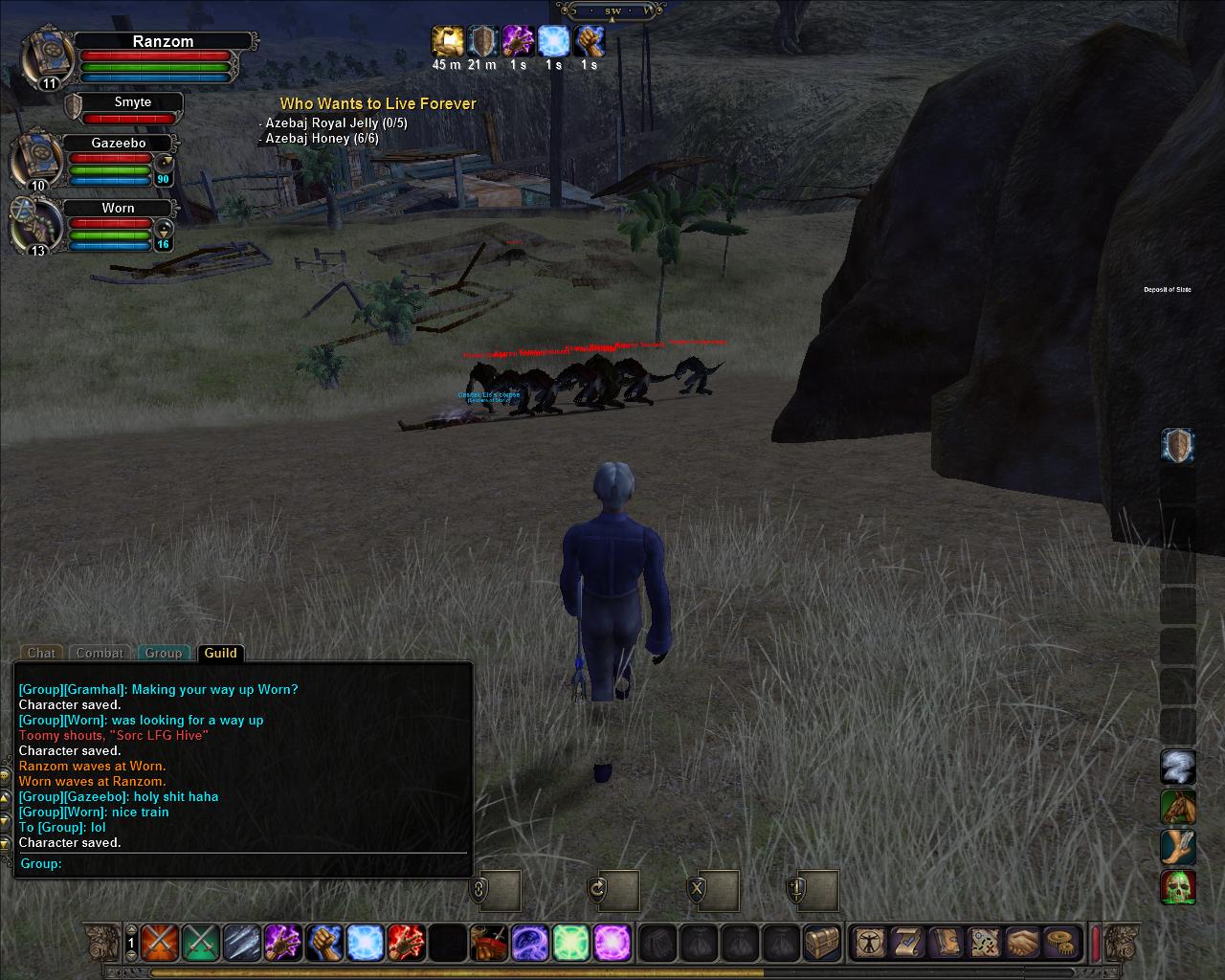1225x980 pixels.
Task: Switch to the Group chat tab
Action: [163, 653]
